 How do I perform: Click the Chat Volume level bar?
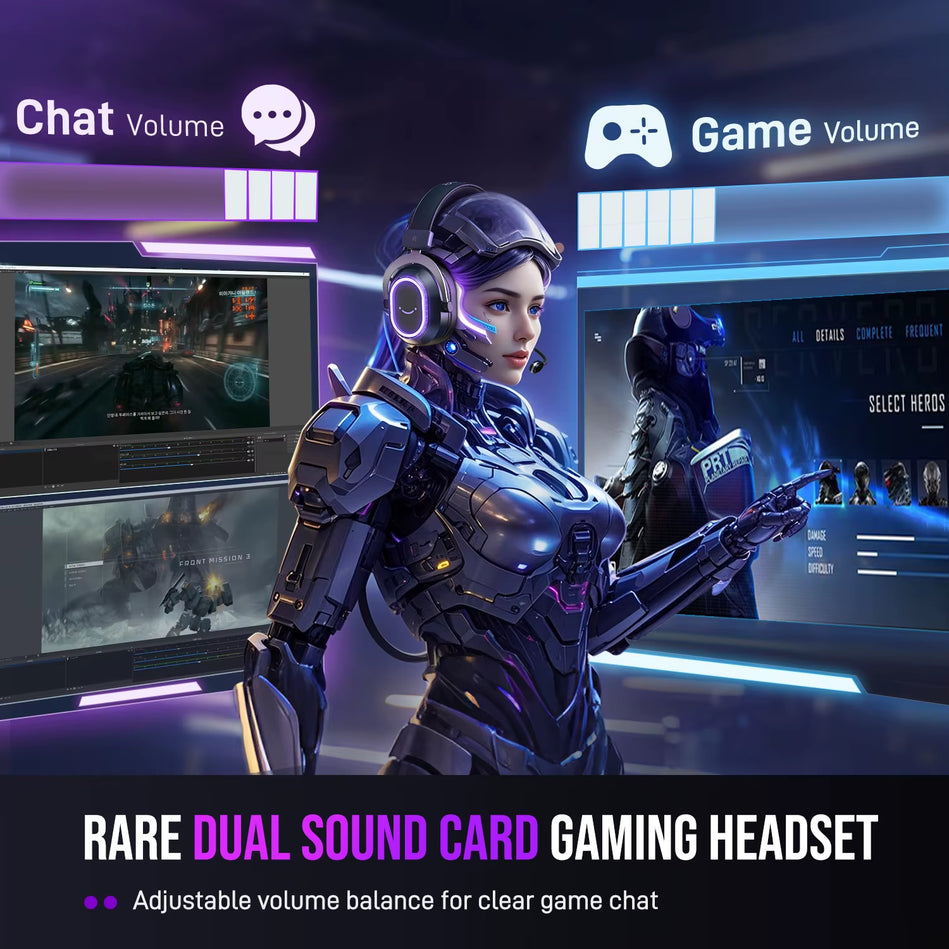(x=160, y=193)
